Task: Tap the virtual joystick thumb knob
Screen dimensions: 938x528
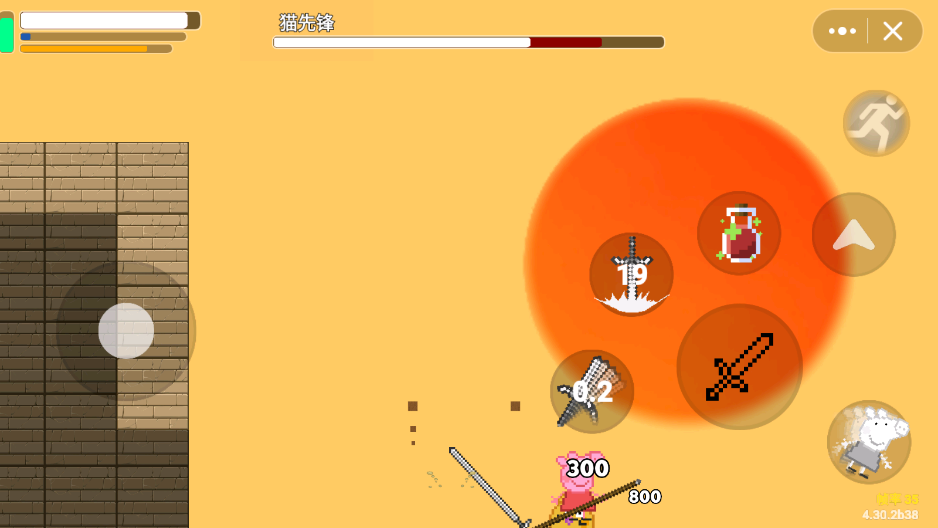Action: point(126,331)
